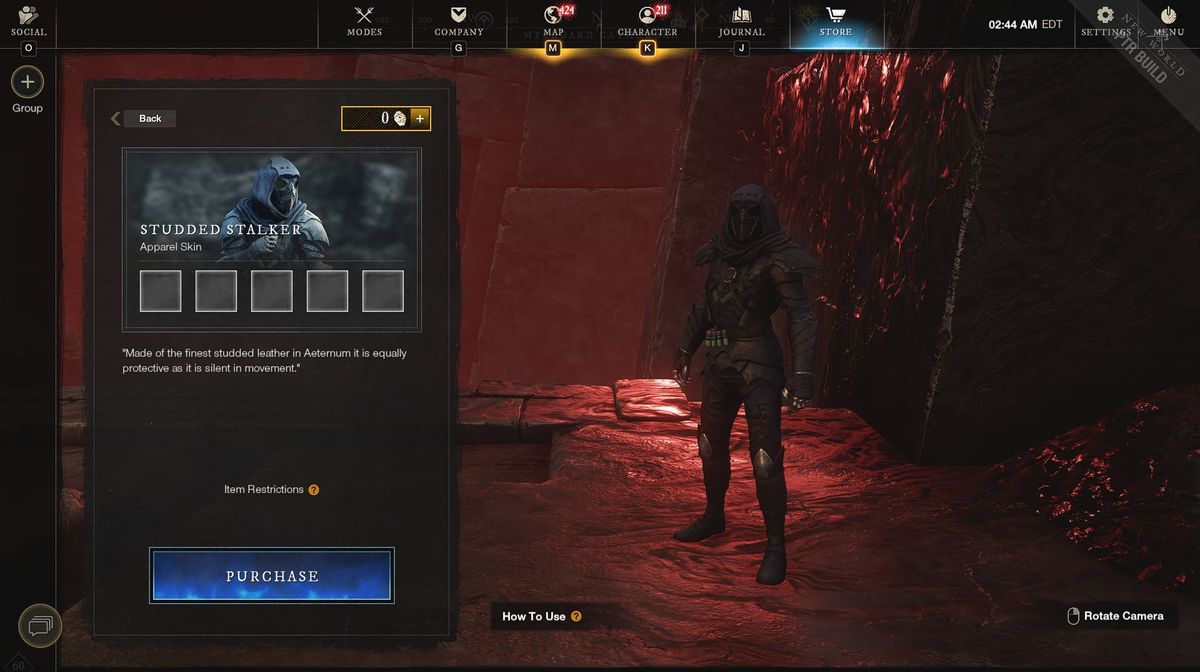
Task: Open the chat bubble icon
Action: pos(40,626)
